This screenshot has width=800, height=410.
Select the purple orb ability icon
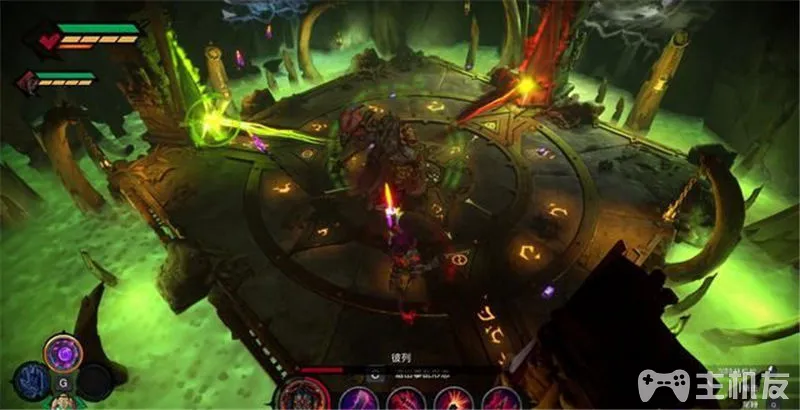click(62, 353)
